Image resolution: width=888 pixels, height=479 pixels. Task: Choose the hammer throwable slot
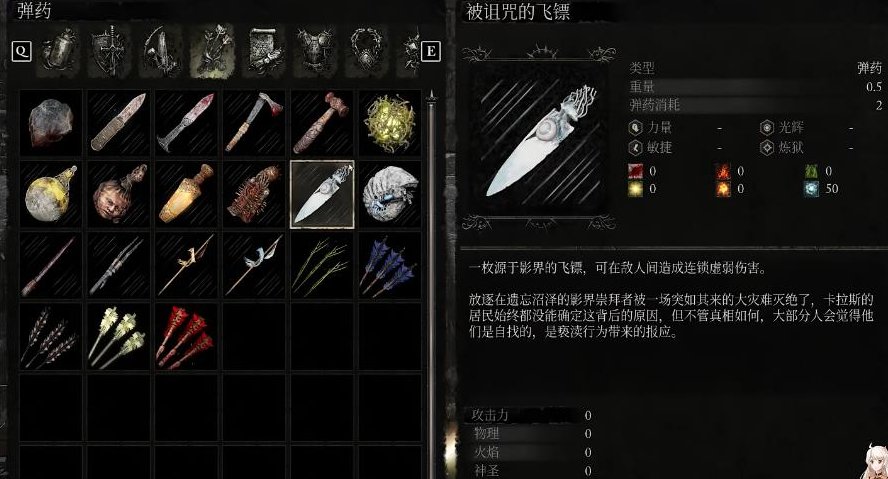pyautogui.click(x=322, y=124)
